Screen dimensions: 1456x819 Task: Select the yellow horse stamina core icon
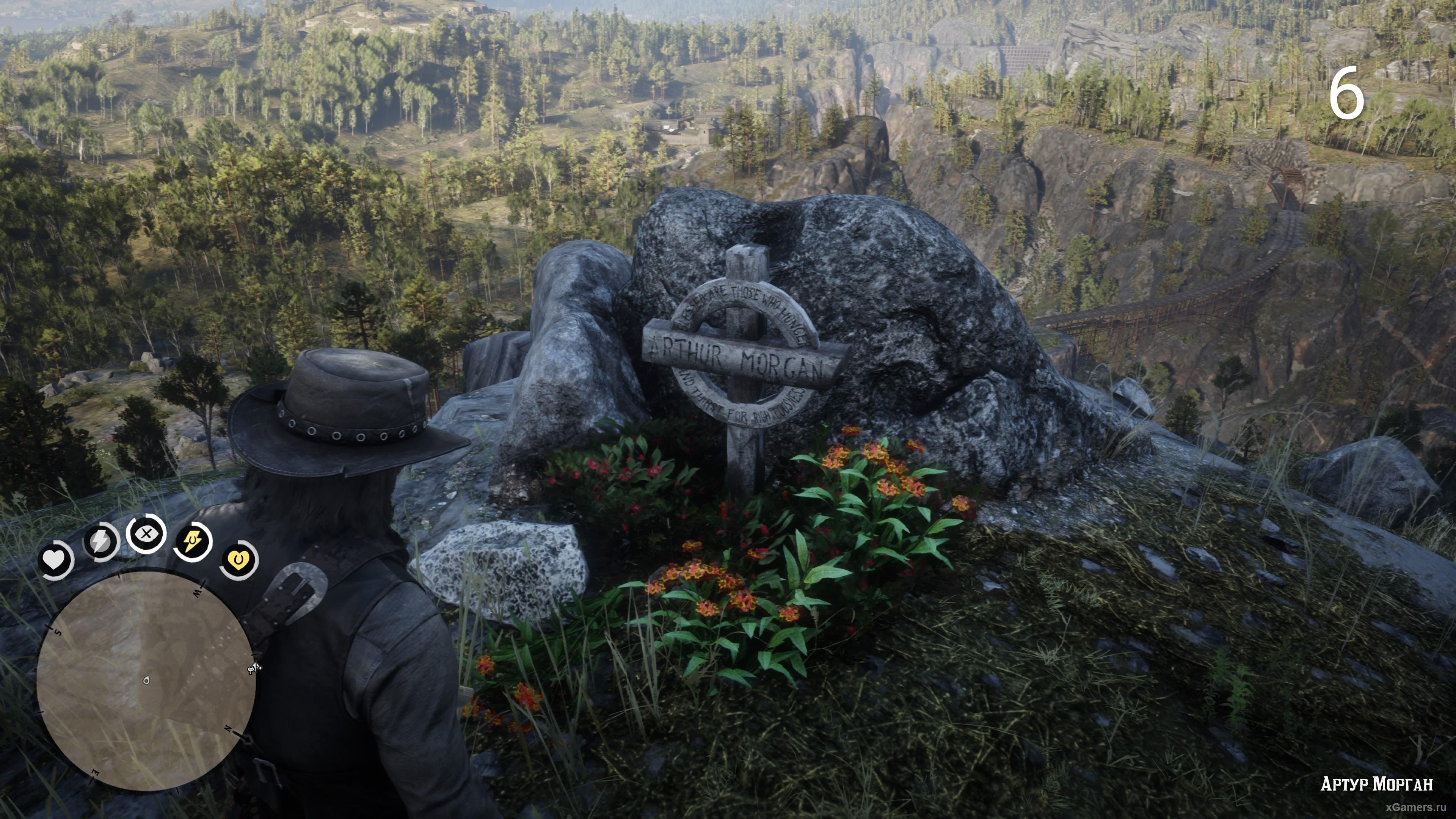point(192,541)
